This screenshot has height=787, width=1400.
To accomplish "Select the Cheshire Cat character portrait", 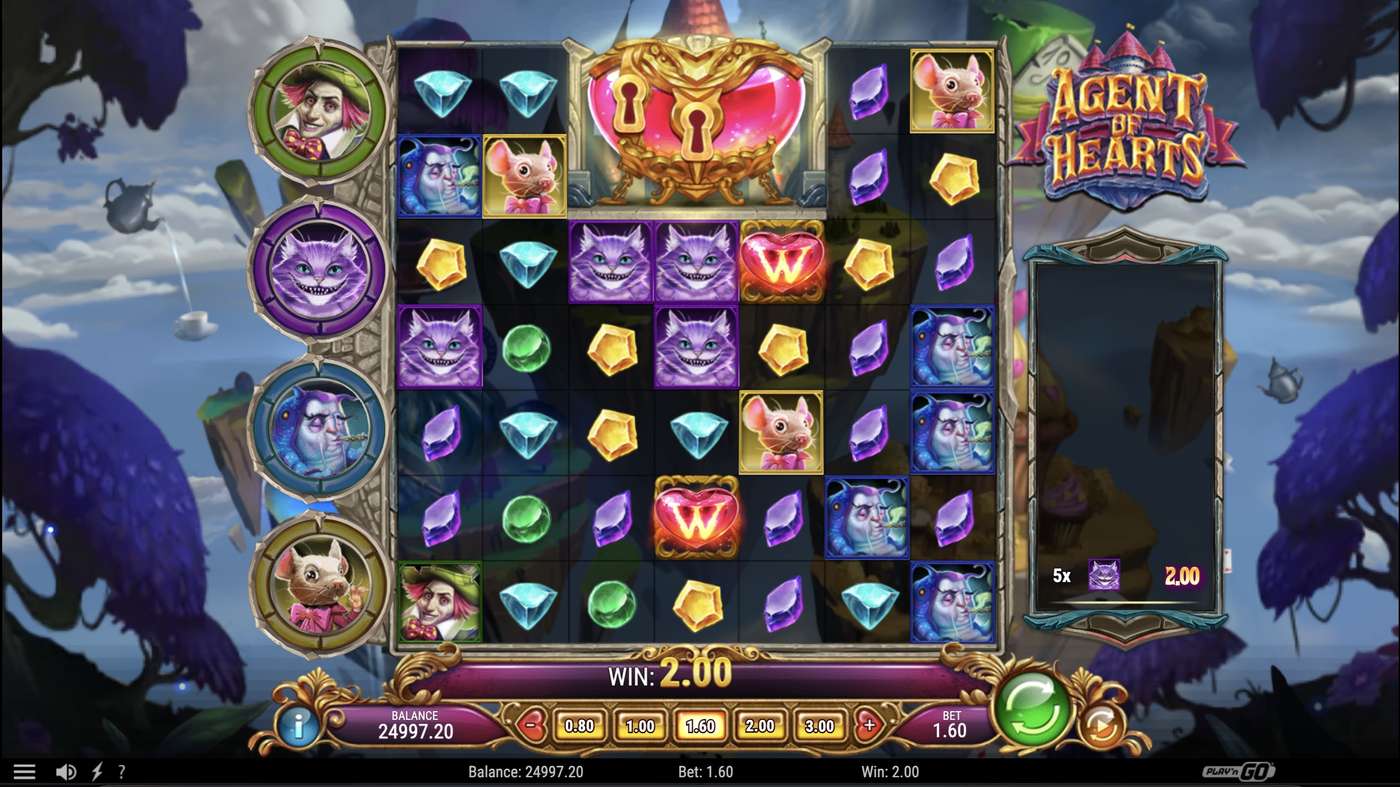I will click(x=318, y=270).
